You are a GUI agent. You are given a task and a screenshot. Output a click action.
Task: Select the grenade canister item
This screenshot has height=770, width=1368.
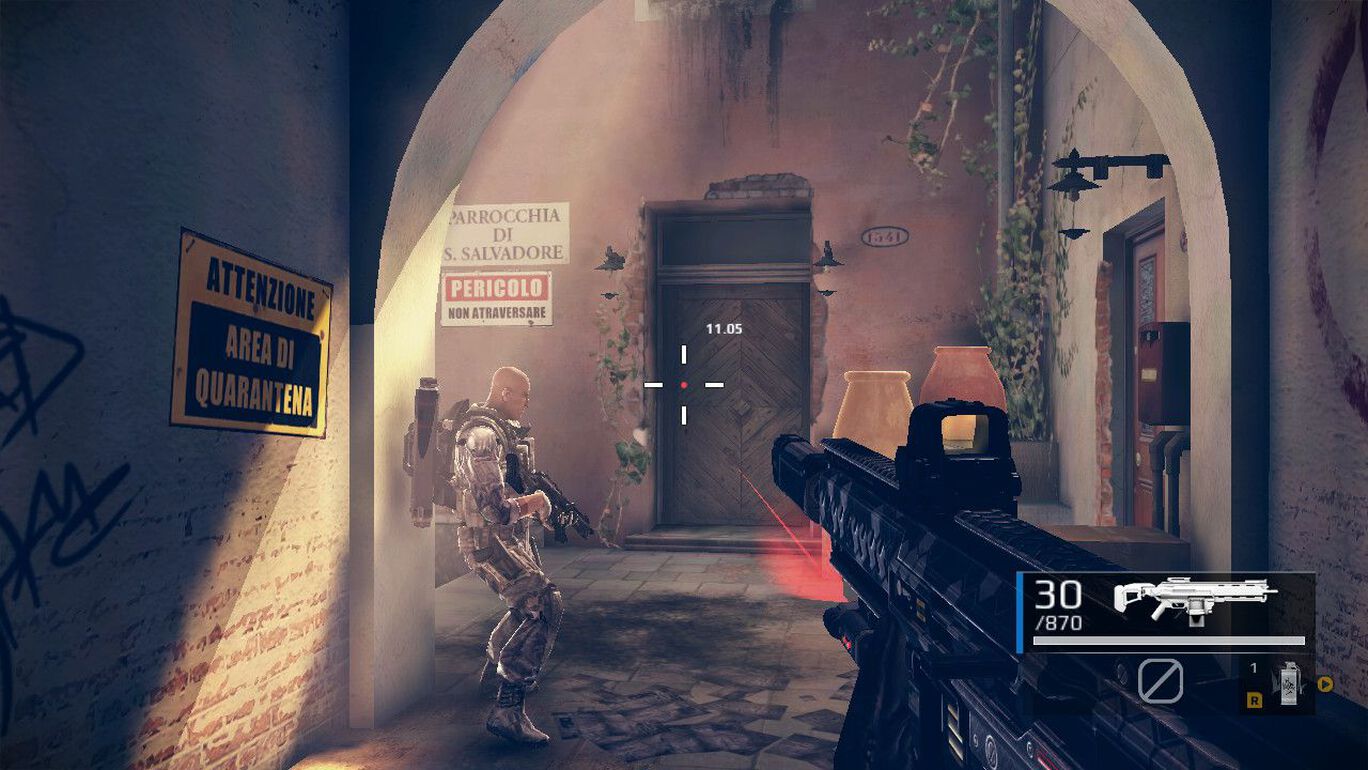coord(1289,683)
